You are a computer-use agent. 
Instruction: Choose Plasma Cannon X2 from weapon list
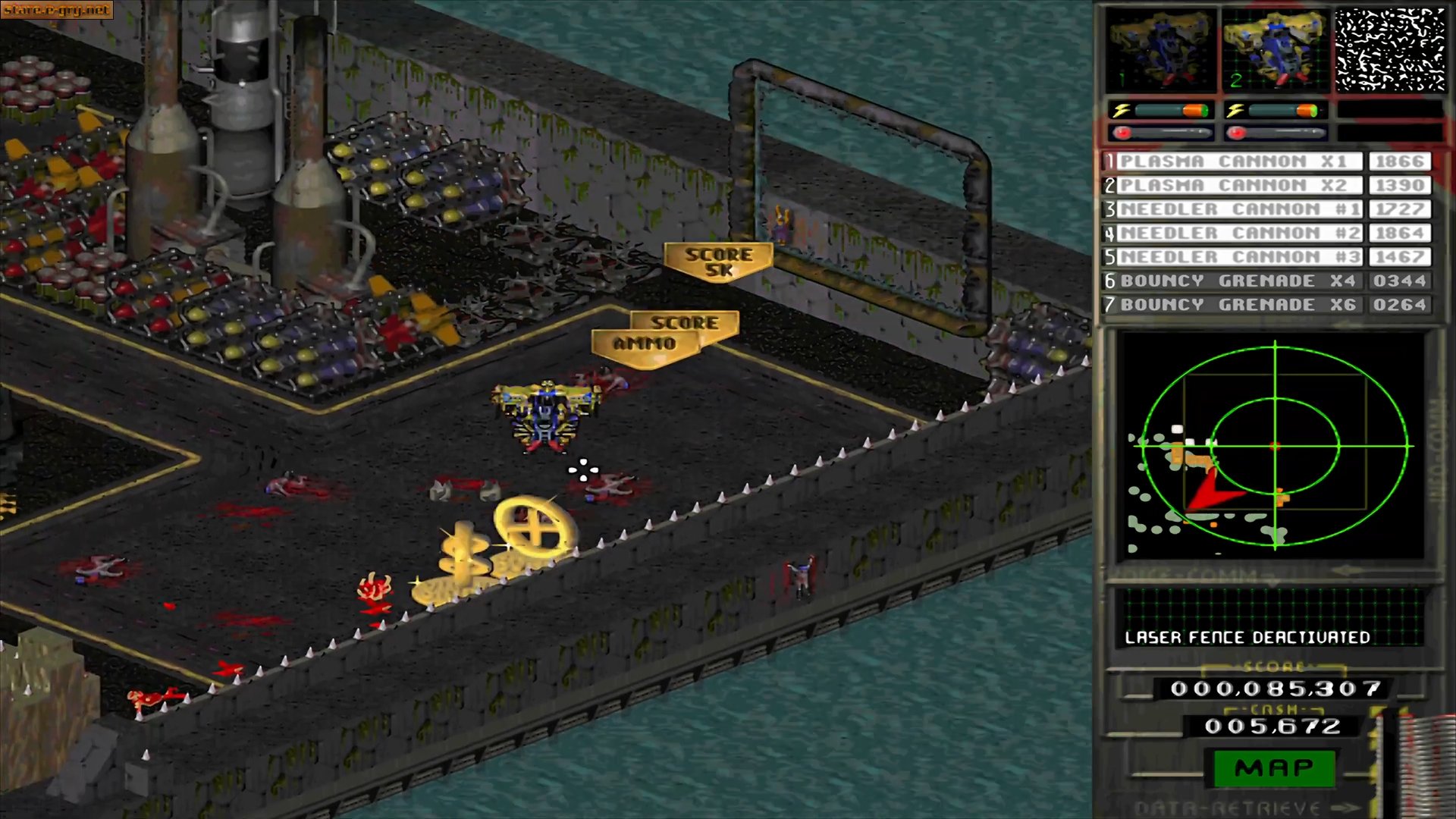click(x=1233, y=186)
